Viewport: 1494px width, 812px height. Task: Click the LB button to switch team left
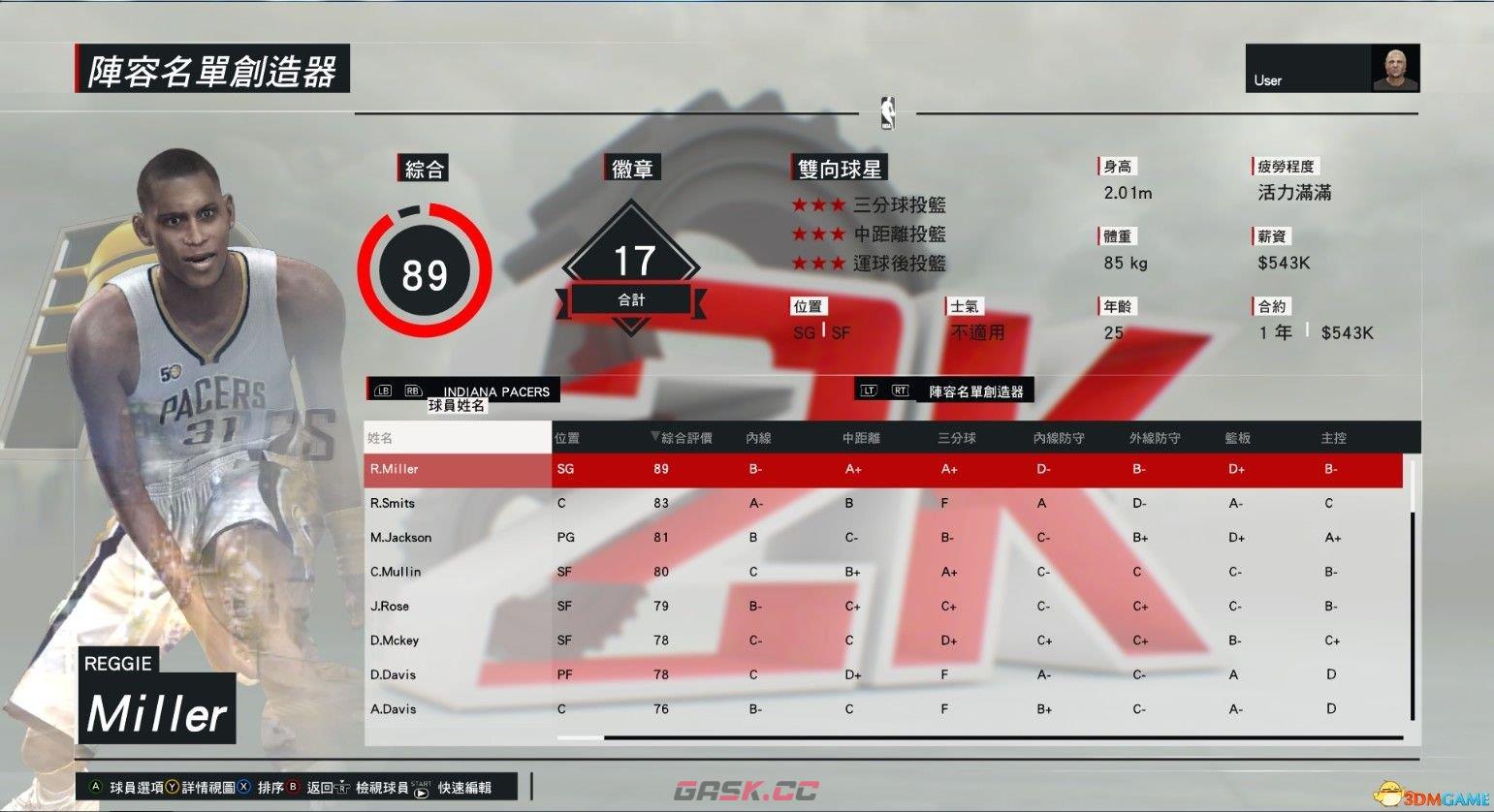[381, 390]
